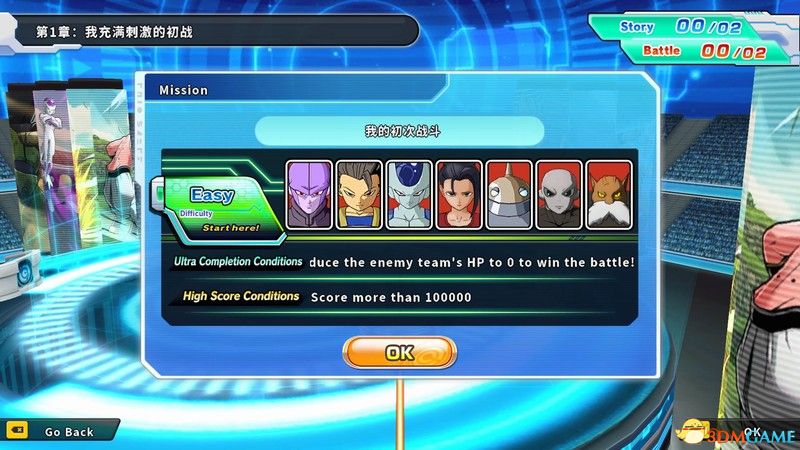
Task: Go Back to the previous screen
Action: click(68, 431)
